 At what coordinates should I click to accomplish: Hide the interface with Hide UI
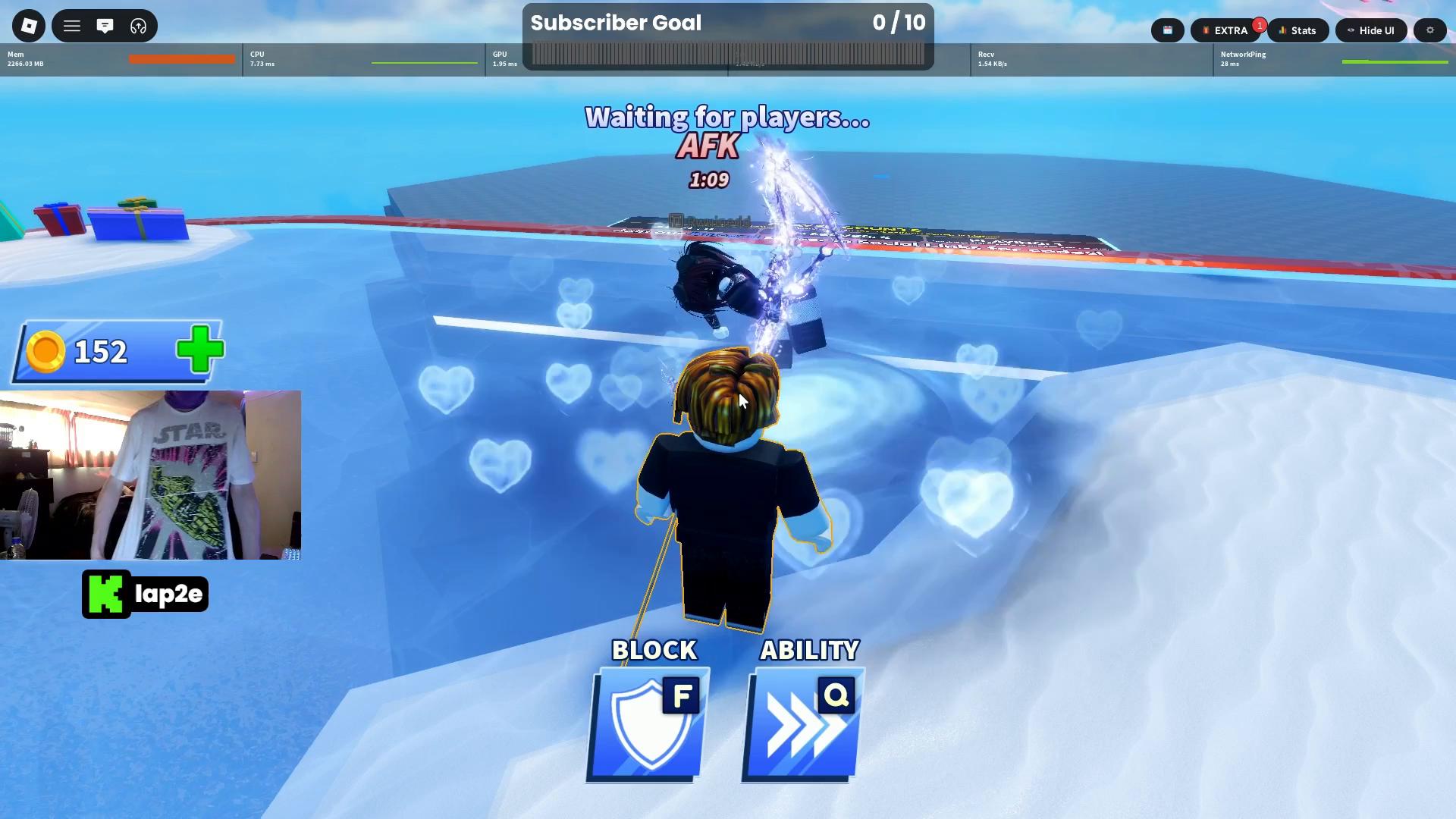click(x=1371, y=30)
